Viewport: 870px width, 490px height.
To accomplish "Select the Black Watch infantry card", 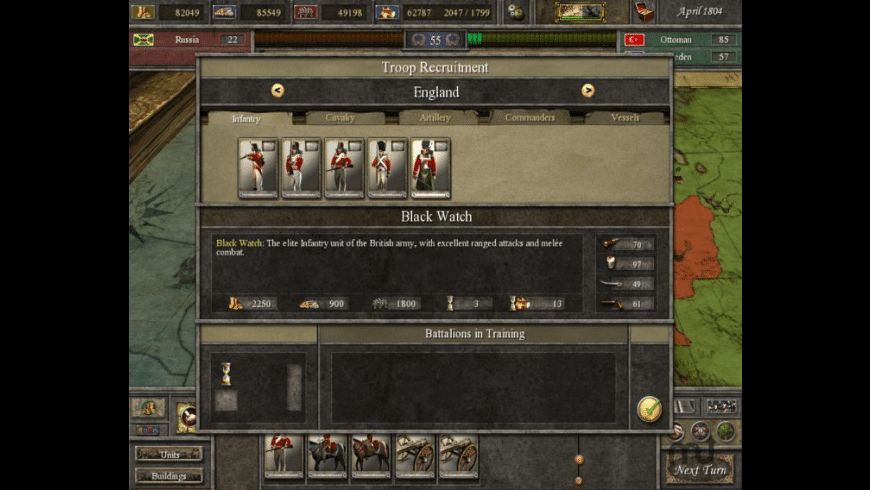I will click(430, 167).
